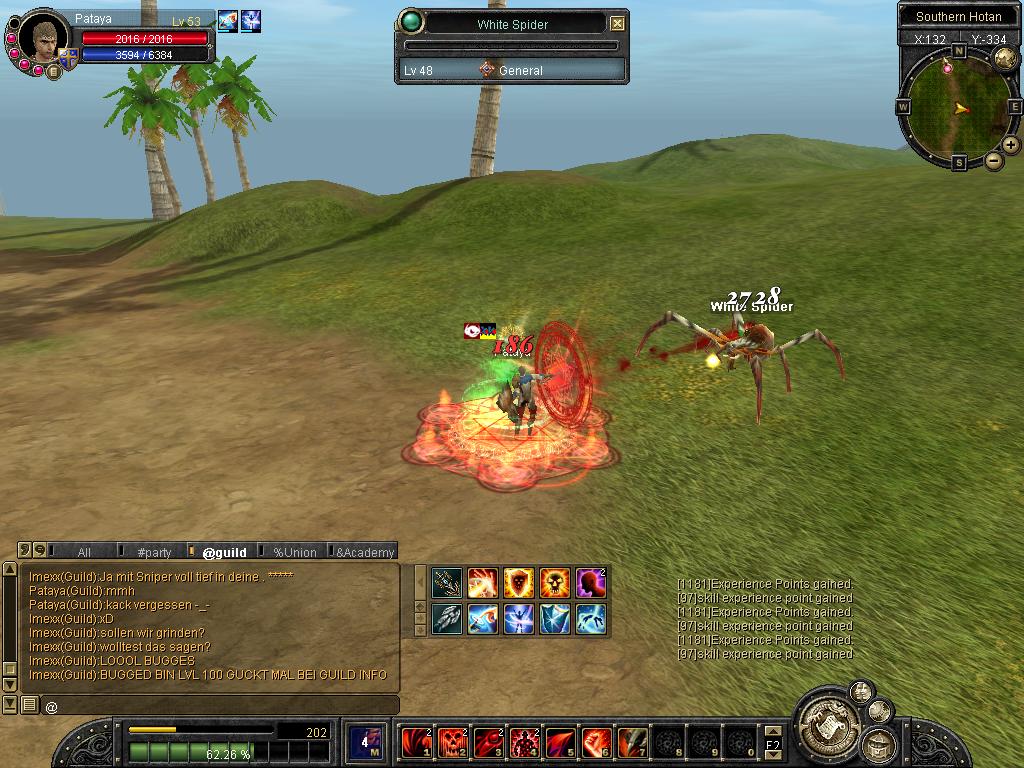The height and width of the screenshot is (768, 1024).
Task: Click the minimap zoom-in plus button
Action: tap(1011, 144)
